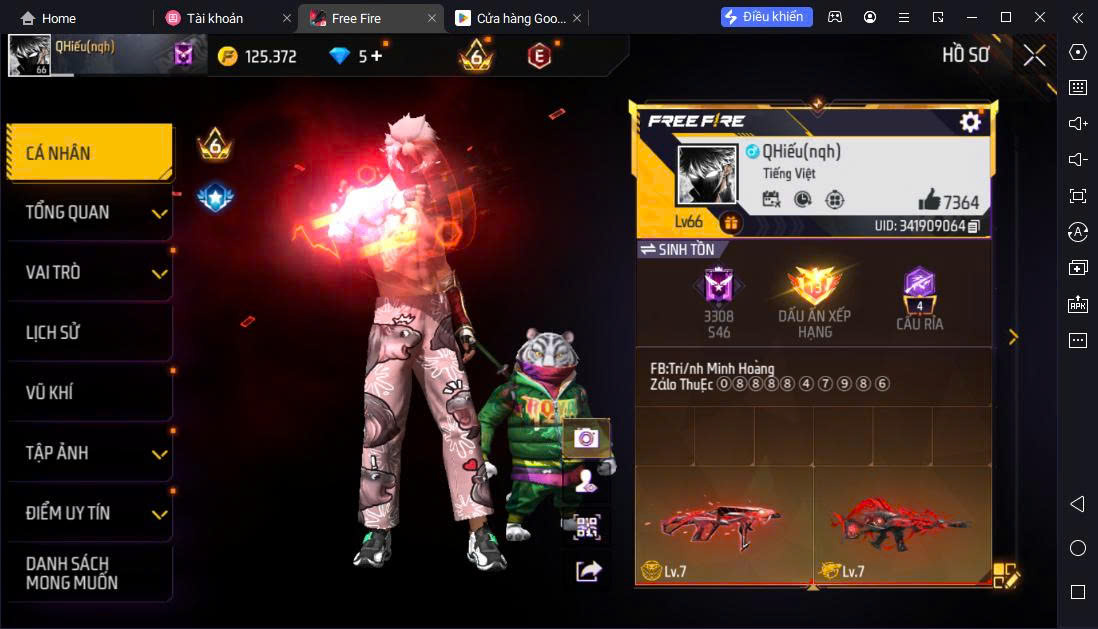Close the HỒ SƠ profile screen

click(x=1034, y=55)
